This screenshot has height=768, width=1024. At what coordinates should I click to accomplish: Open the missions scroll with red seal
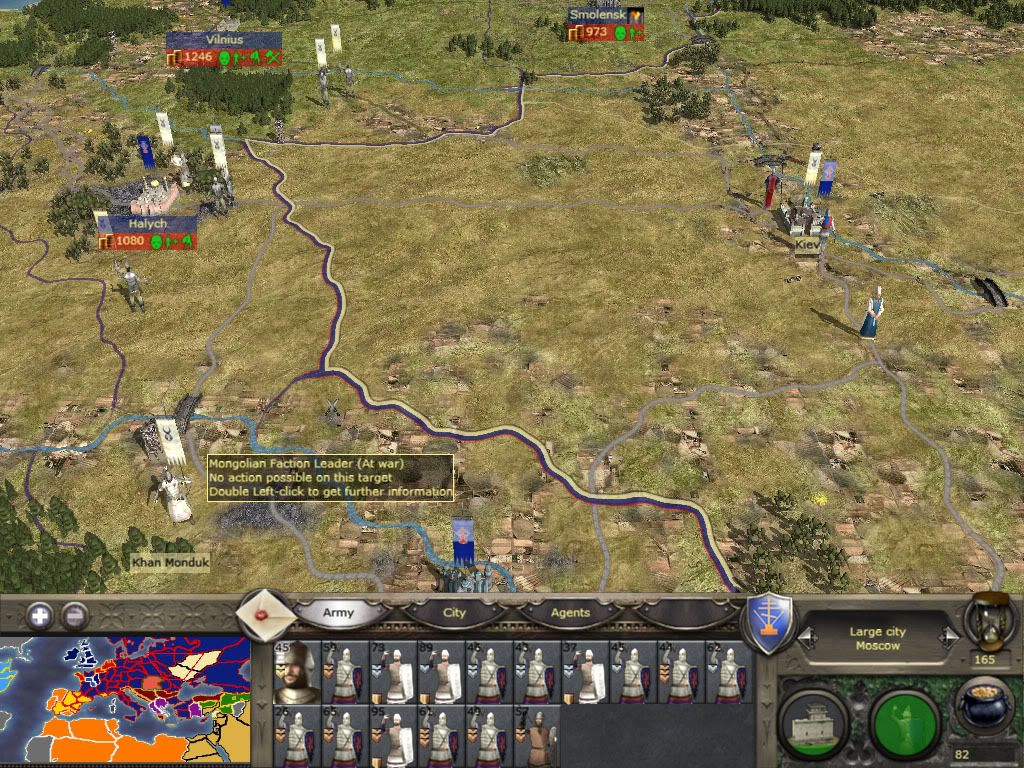pos(264,612)
